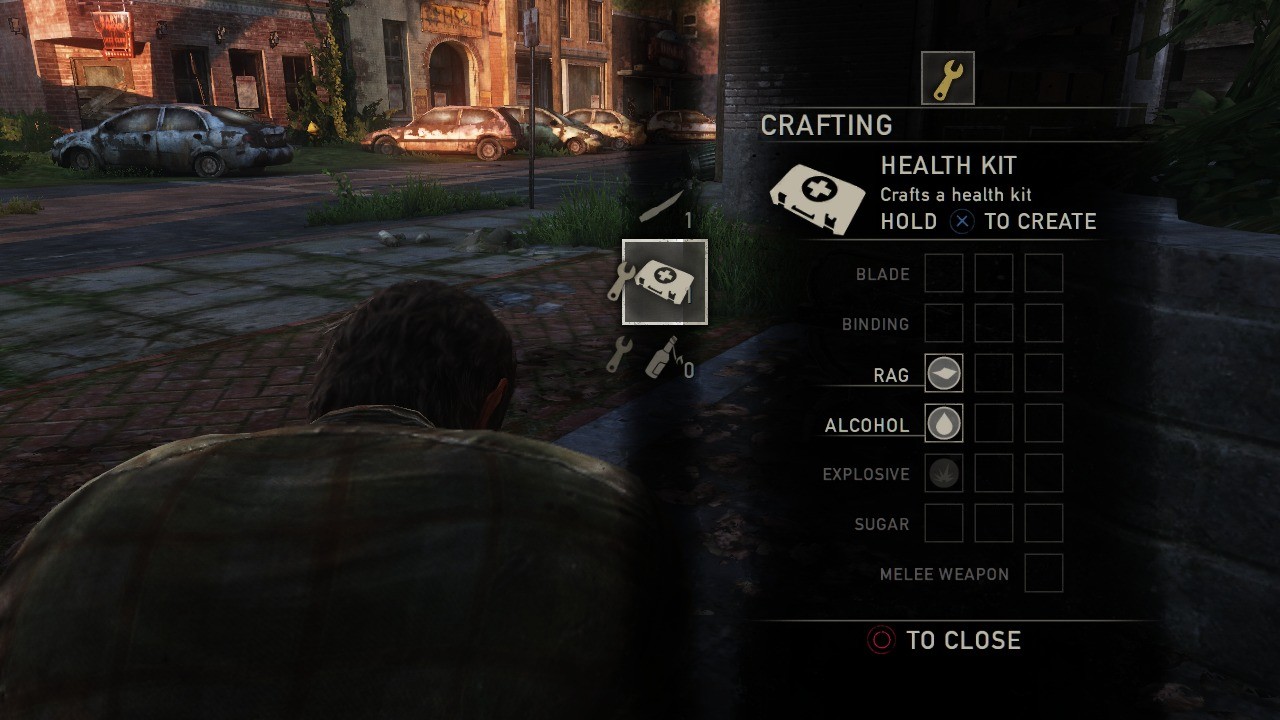
Task: Select the wrench crafting icon at top
Action: 947,78
